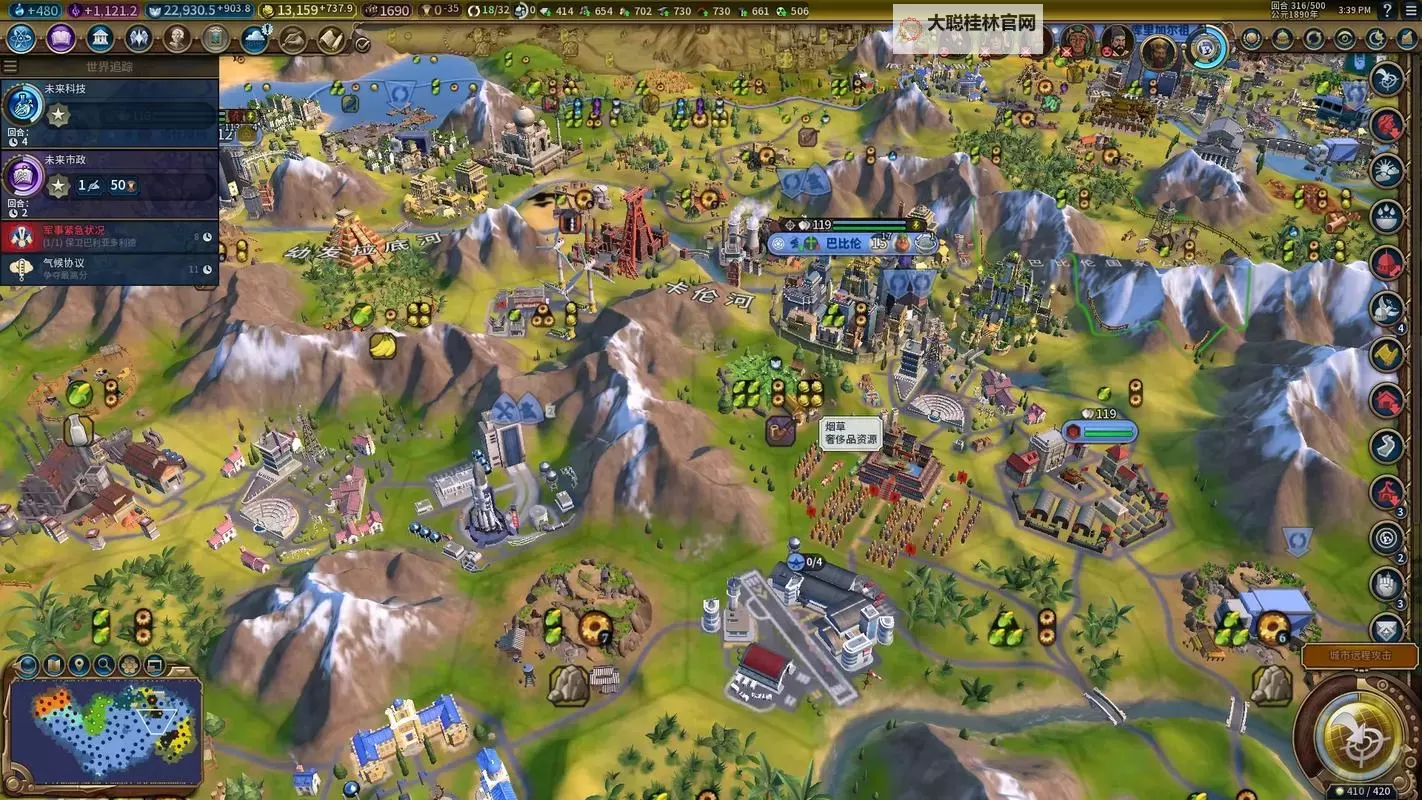Open the technology tree atom icon
This screenshot has height=800, width=1422.
(x=22, y=39)
